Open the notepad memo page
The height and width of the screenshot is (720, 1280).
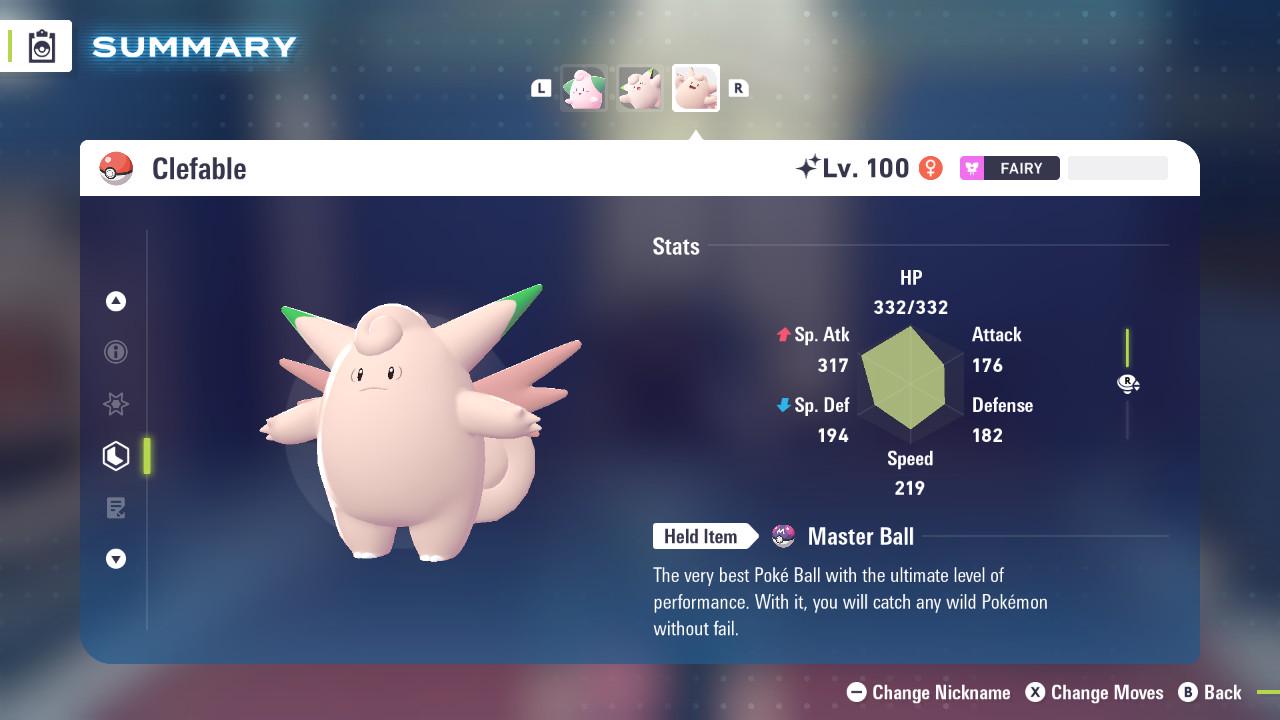116,508
